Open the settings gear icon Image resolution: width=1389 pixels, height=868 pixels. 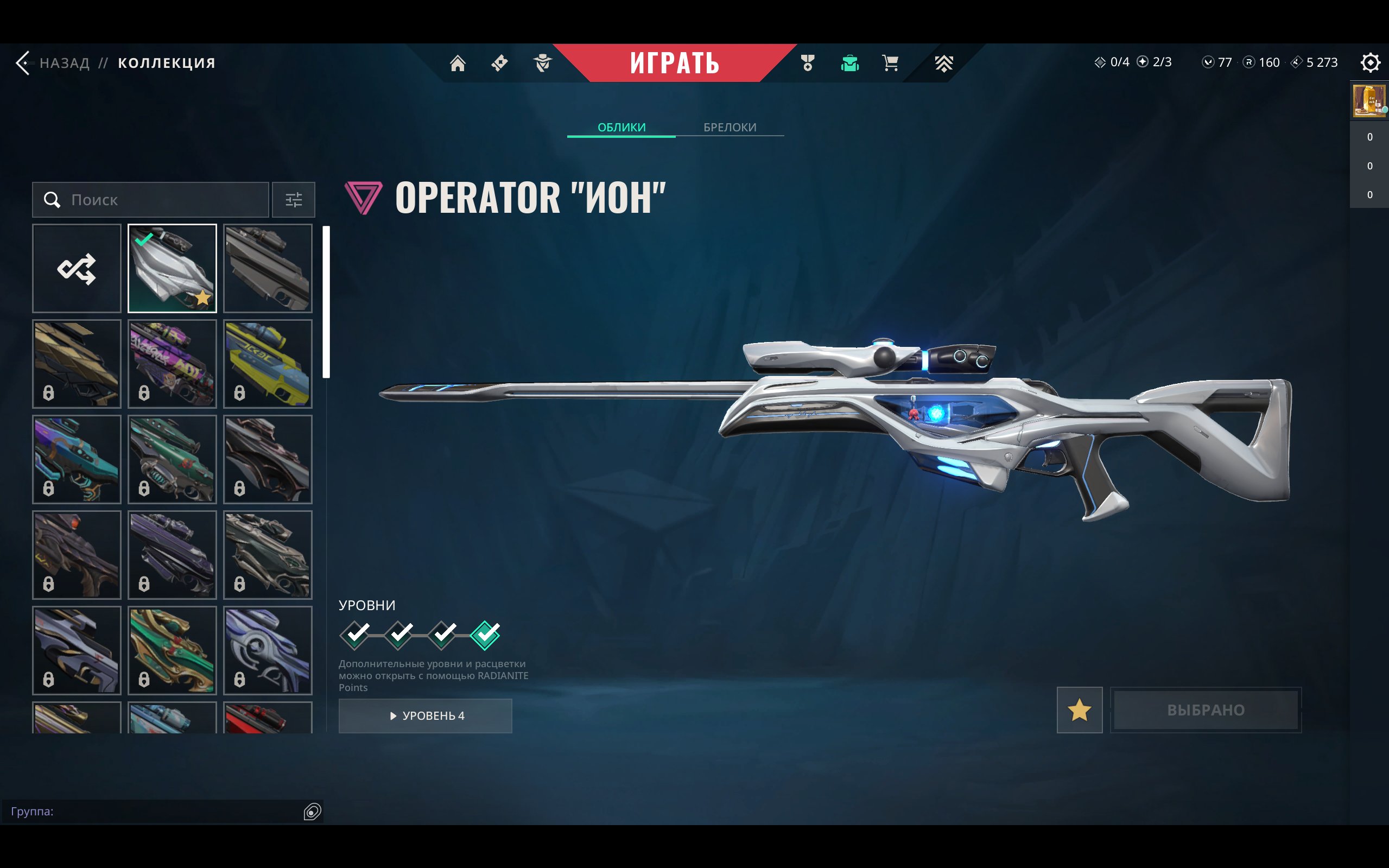click(1369, 62)
